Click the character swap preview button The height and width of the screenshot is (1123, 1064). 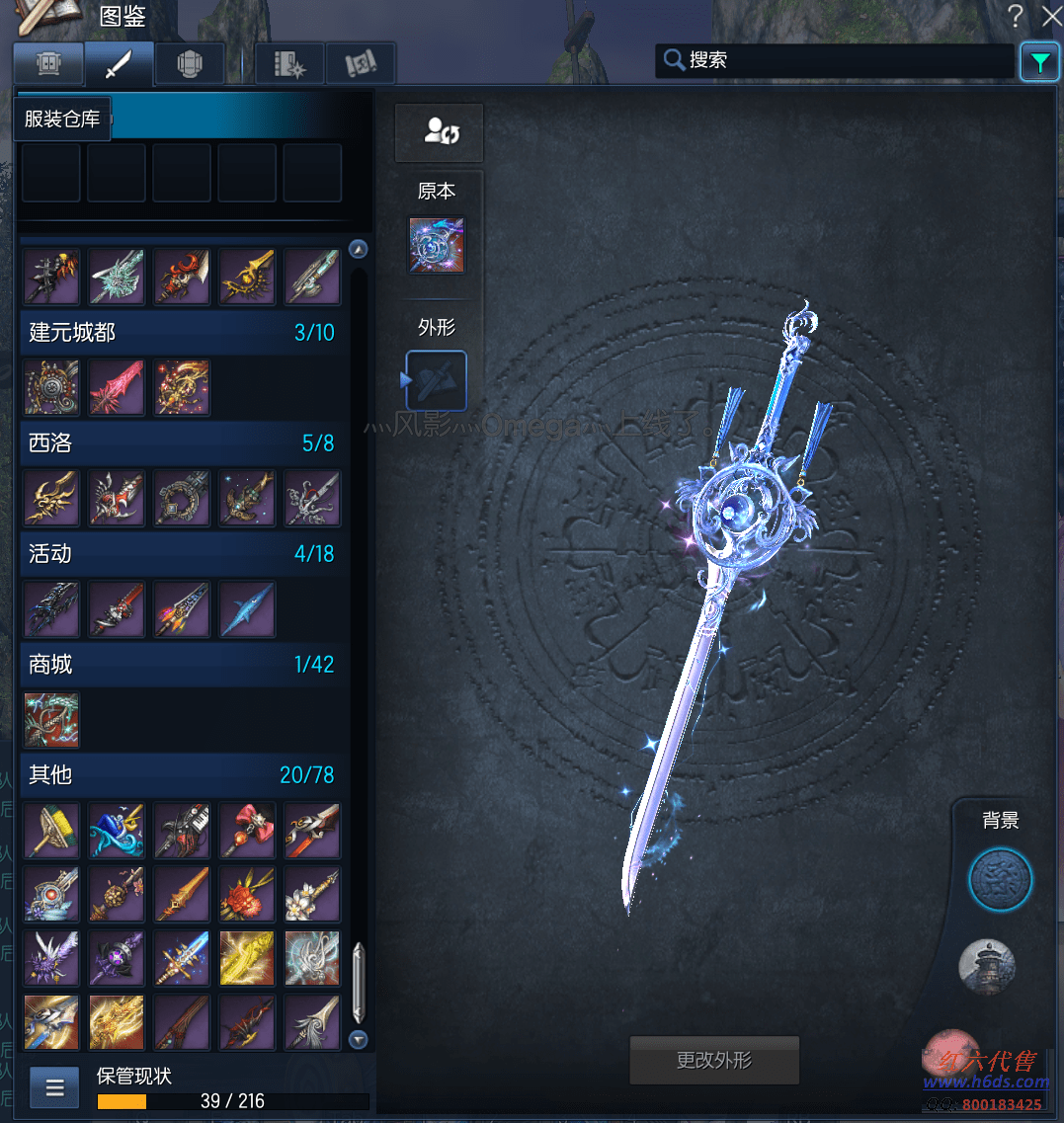pos(439,131)
